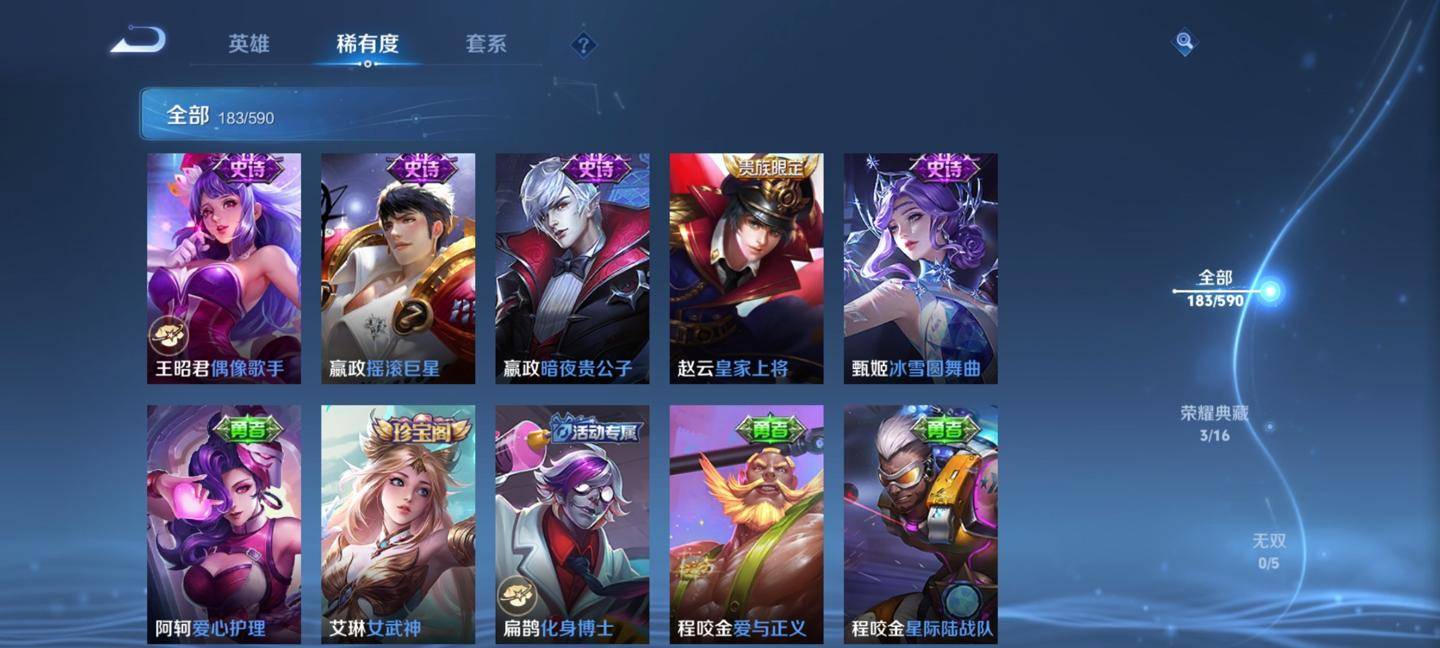
Task: Switch to the 英雄 tab
Action: pyautogui.click(x=248, y=44)
